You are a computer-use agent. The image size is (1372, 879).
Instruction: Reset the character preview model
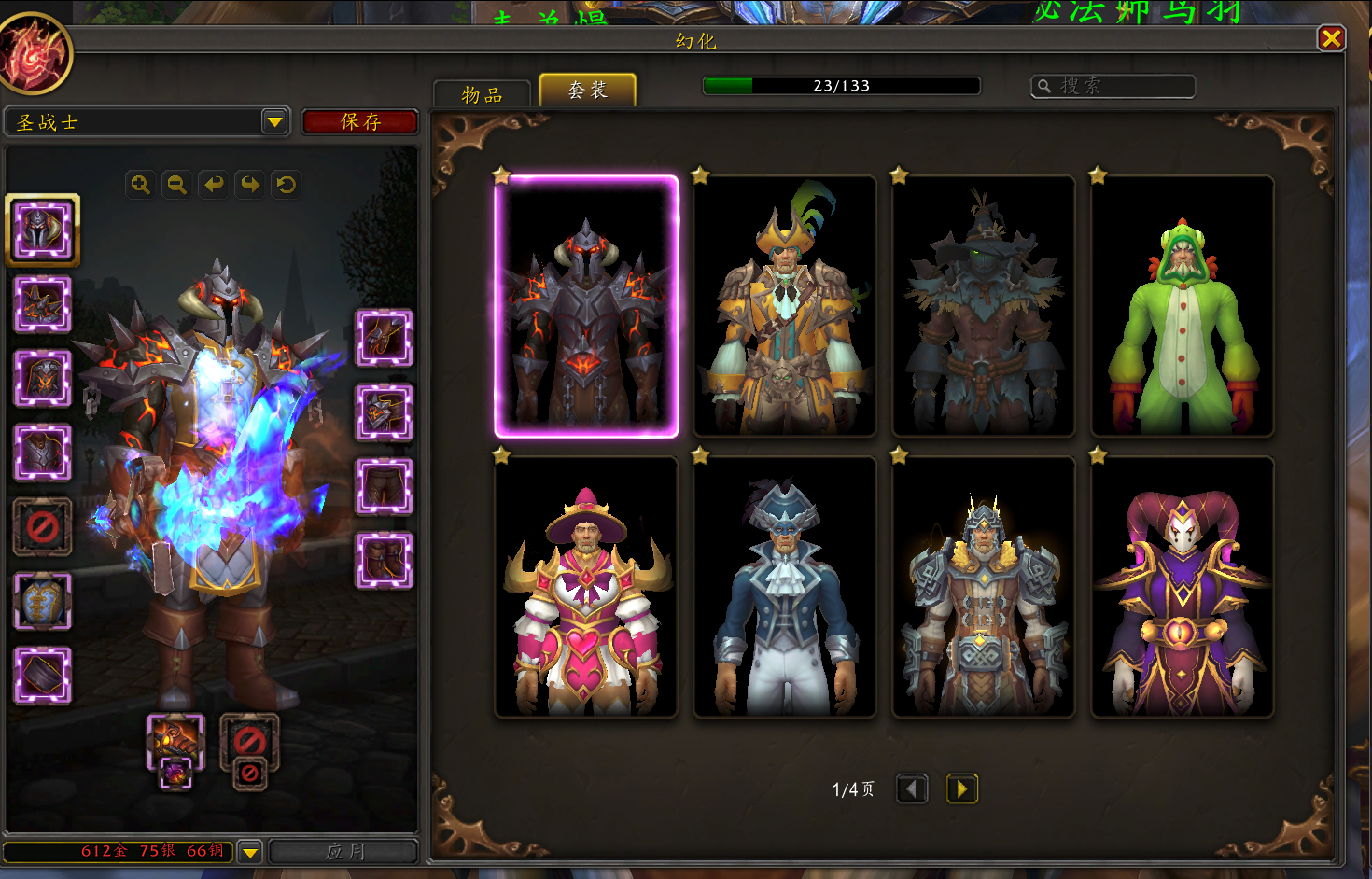pos(287,185)
